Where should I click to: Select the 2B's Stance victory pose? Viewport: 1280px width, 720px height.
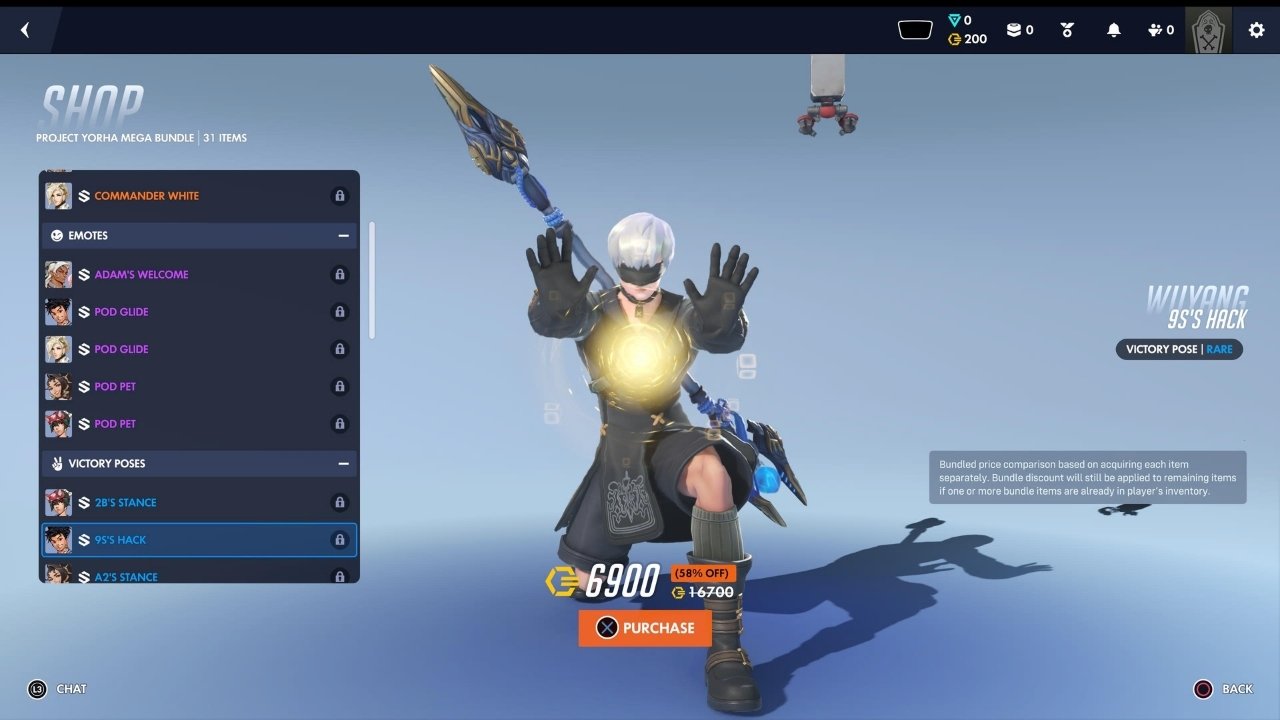click(198, 502)
